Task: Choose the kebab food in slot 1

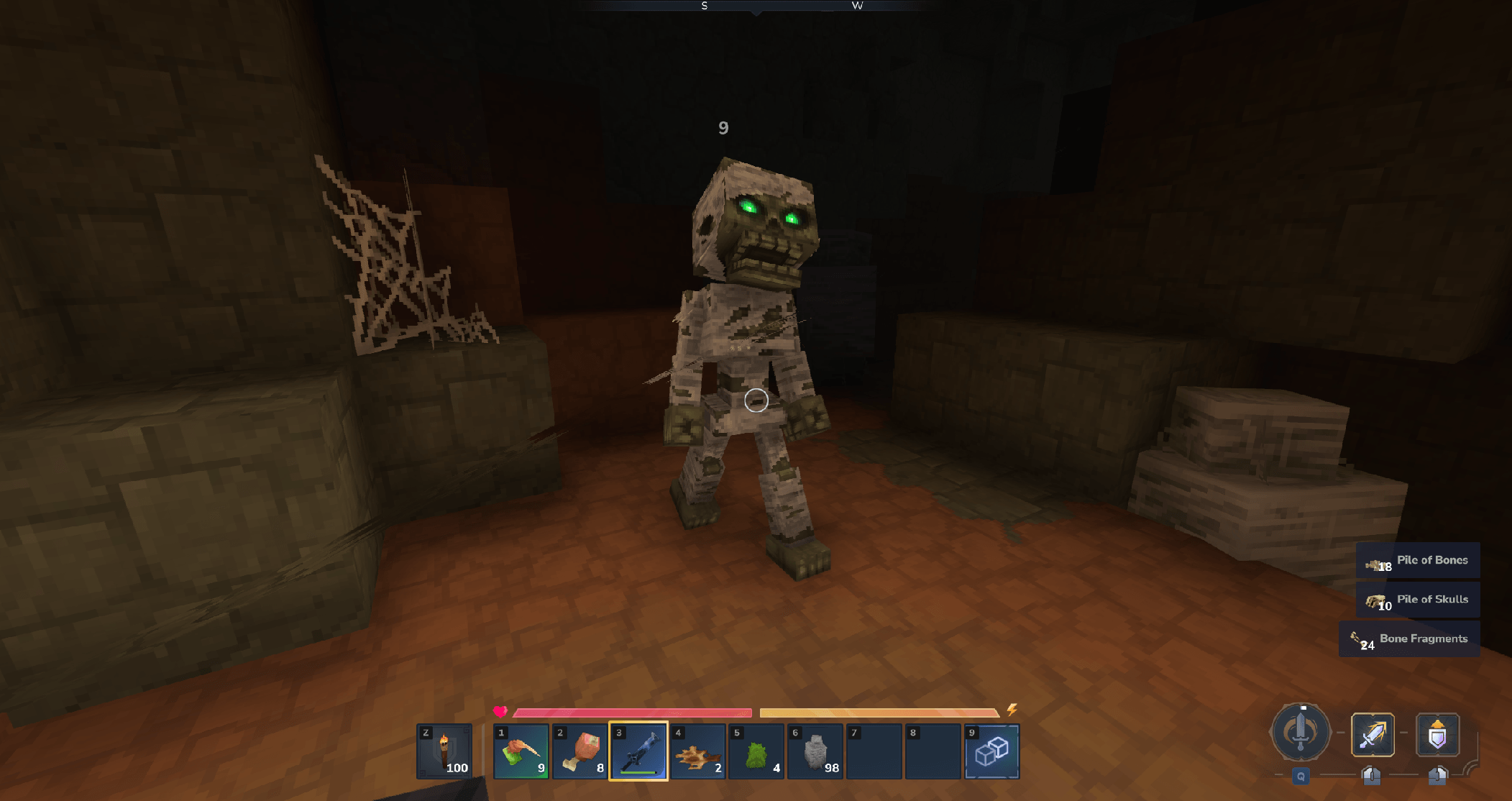Action: (521, 751)
